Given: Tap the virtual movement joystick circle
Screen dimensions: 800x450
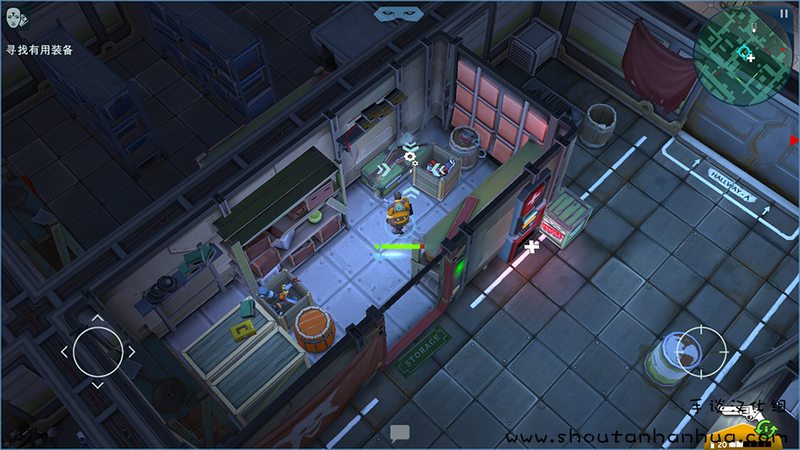Looking at the screenshot, I should click(97, 351).
